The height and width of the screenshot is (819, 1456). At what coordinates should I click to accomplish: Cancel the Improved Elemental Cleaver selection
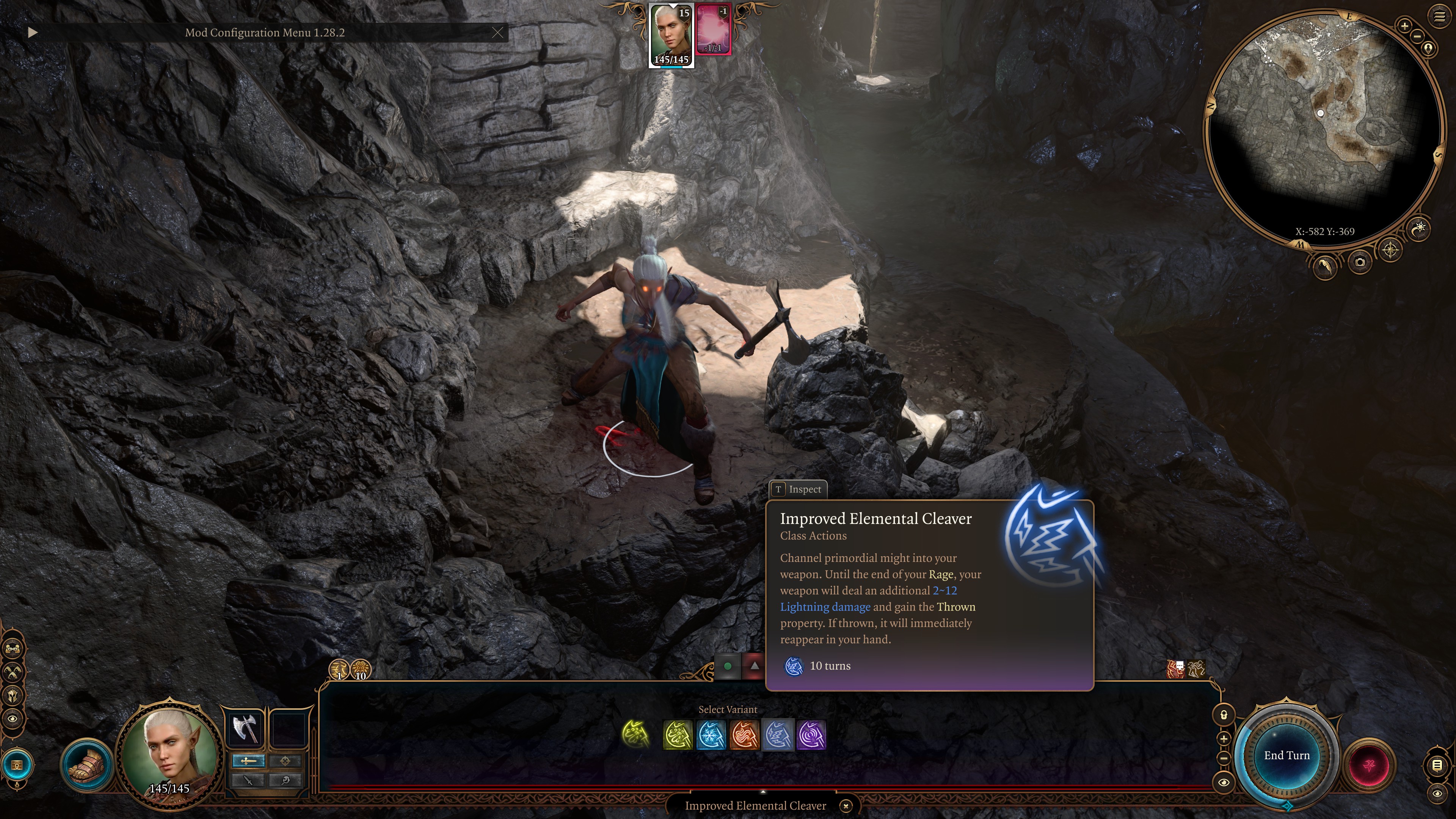click(846, 805)
